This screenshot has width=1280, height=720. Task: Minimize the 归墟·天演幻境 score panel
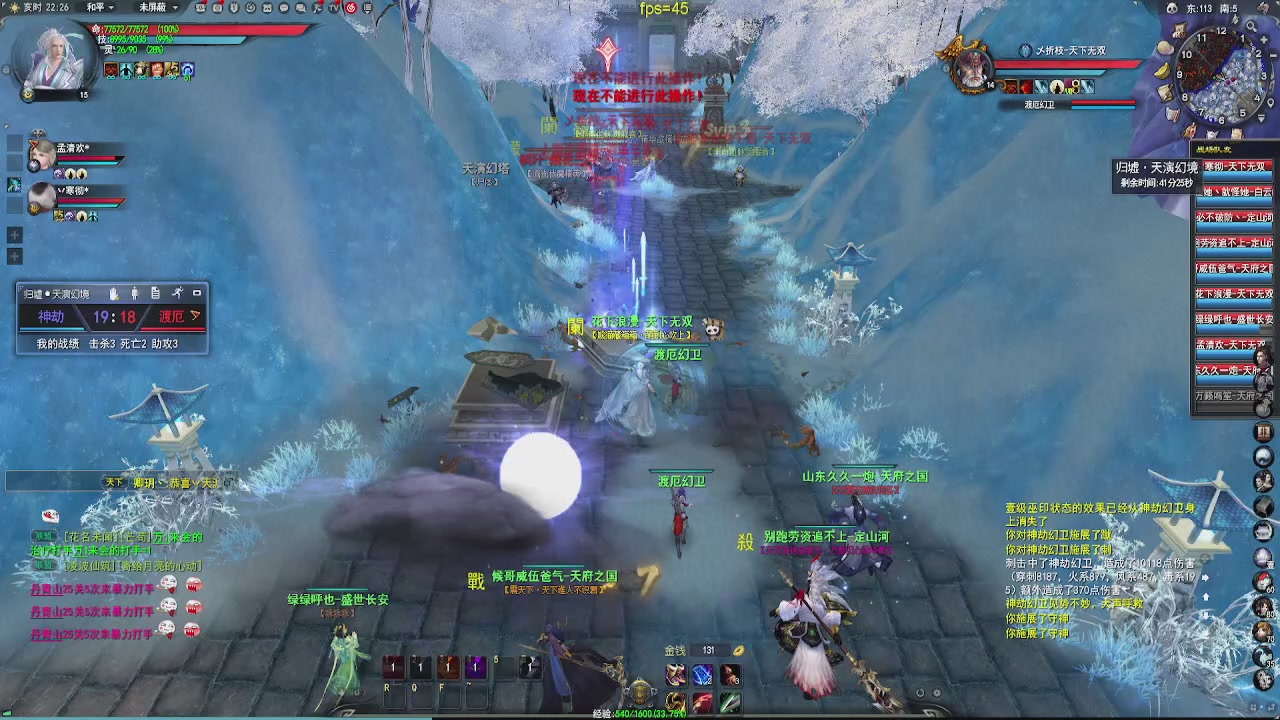[197, 293]
